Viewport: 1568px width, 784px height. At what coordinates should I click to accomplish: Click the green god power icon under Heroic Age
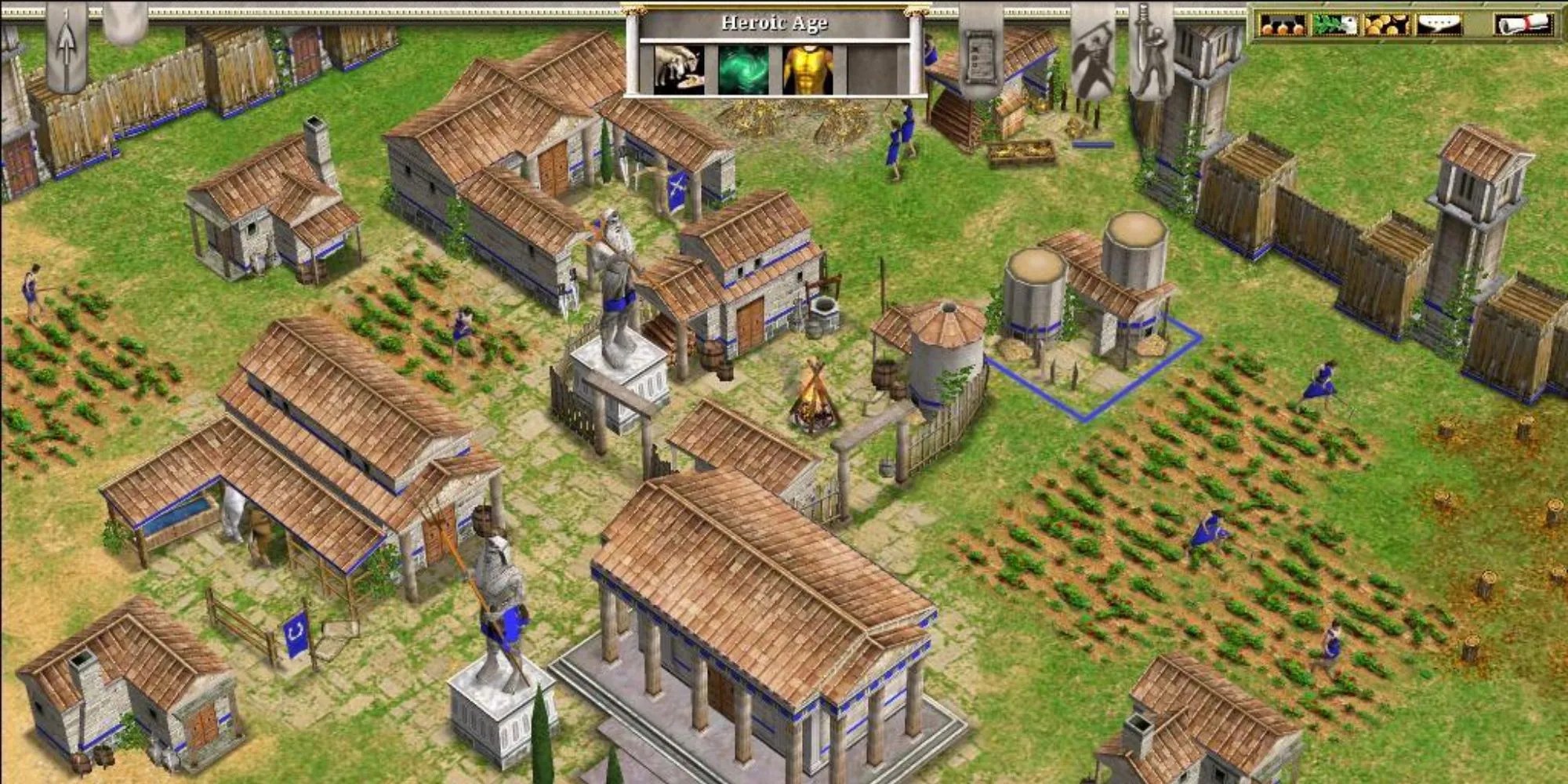click(742, 69)
